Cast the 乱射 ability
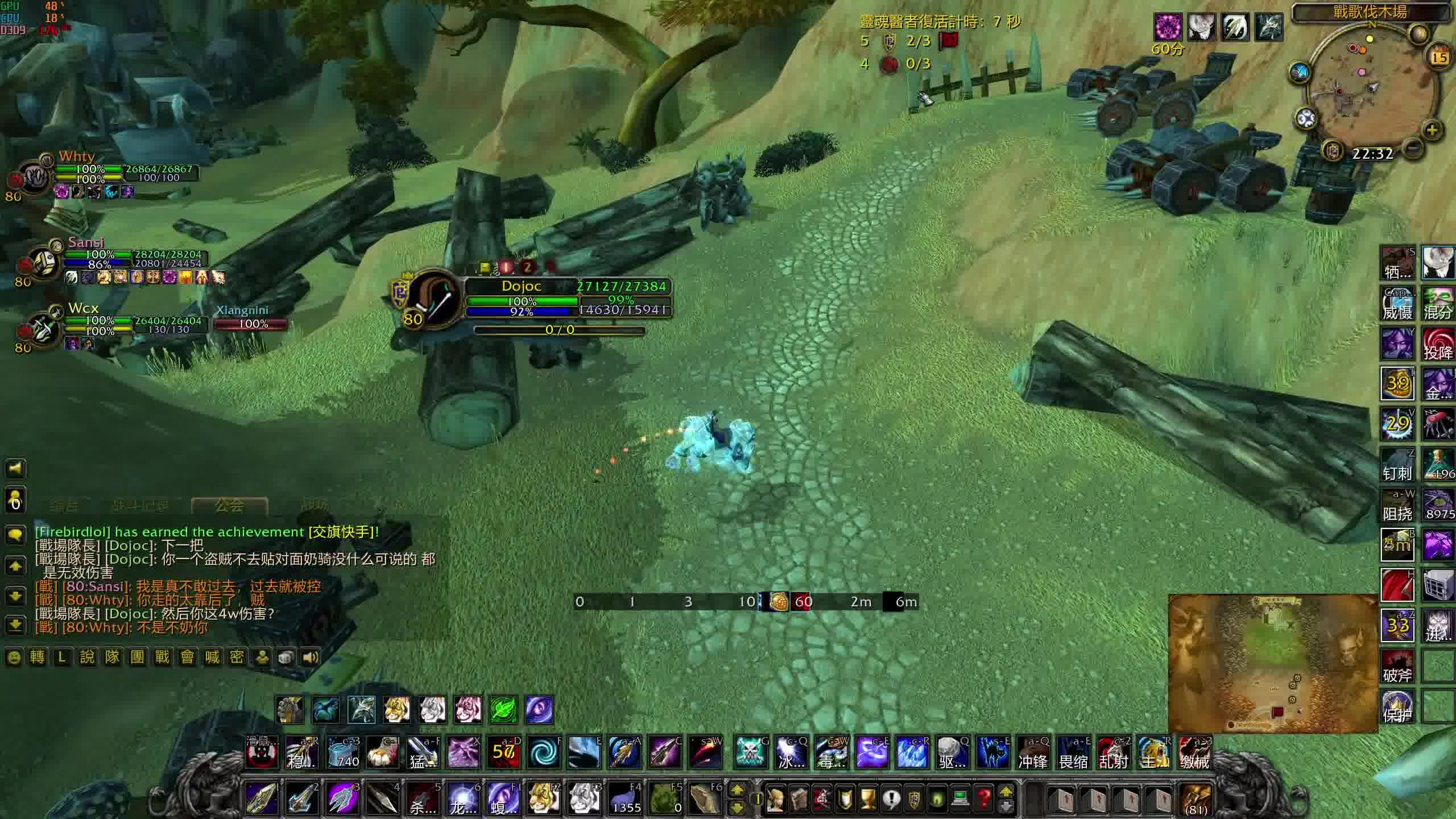Viewport: 1456px width, 819px height. click(1113, 753)
